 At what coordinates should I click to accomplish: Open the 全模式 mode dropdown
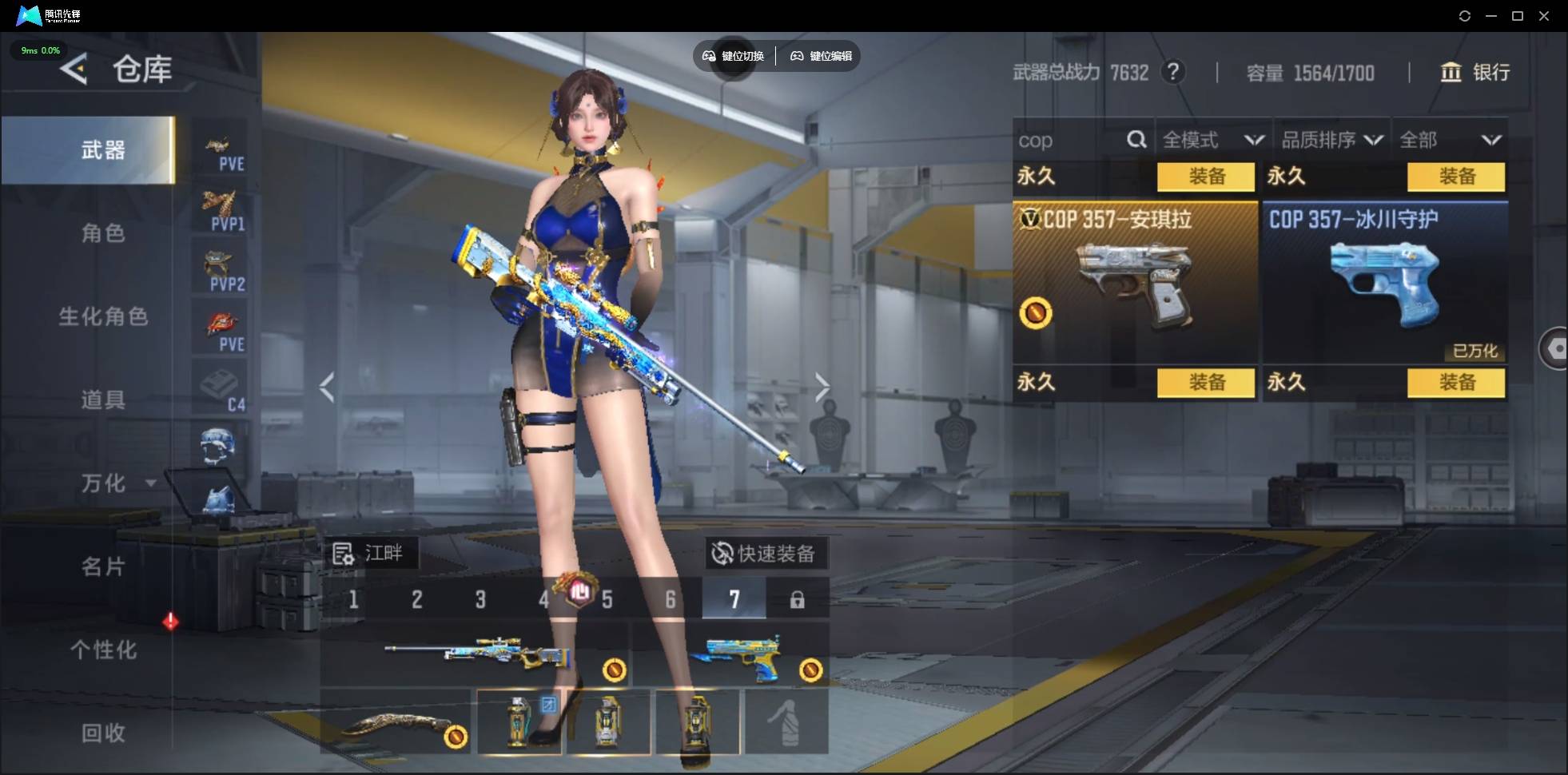[x=1212, y=141]
